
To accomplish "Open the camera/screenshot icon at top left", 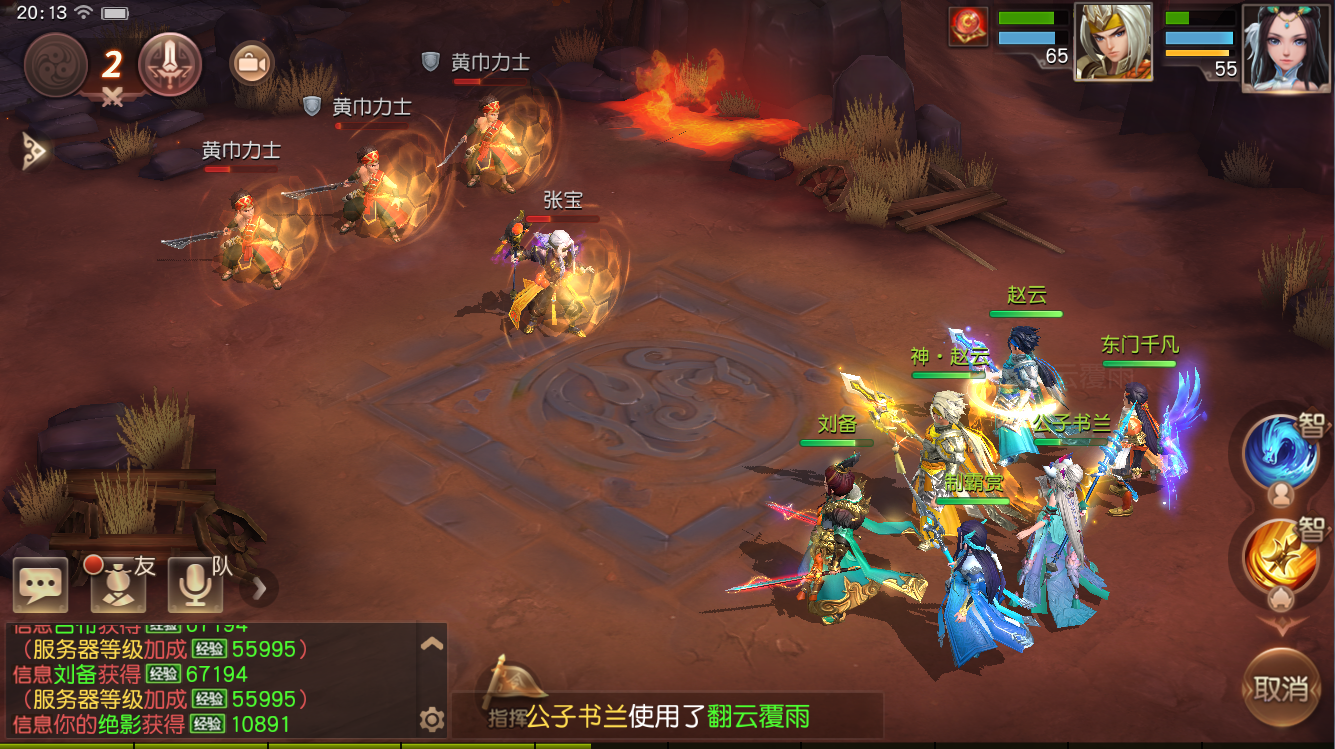I will pyautogui.click(x=250, y=63).
